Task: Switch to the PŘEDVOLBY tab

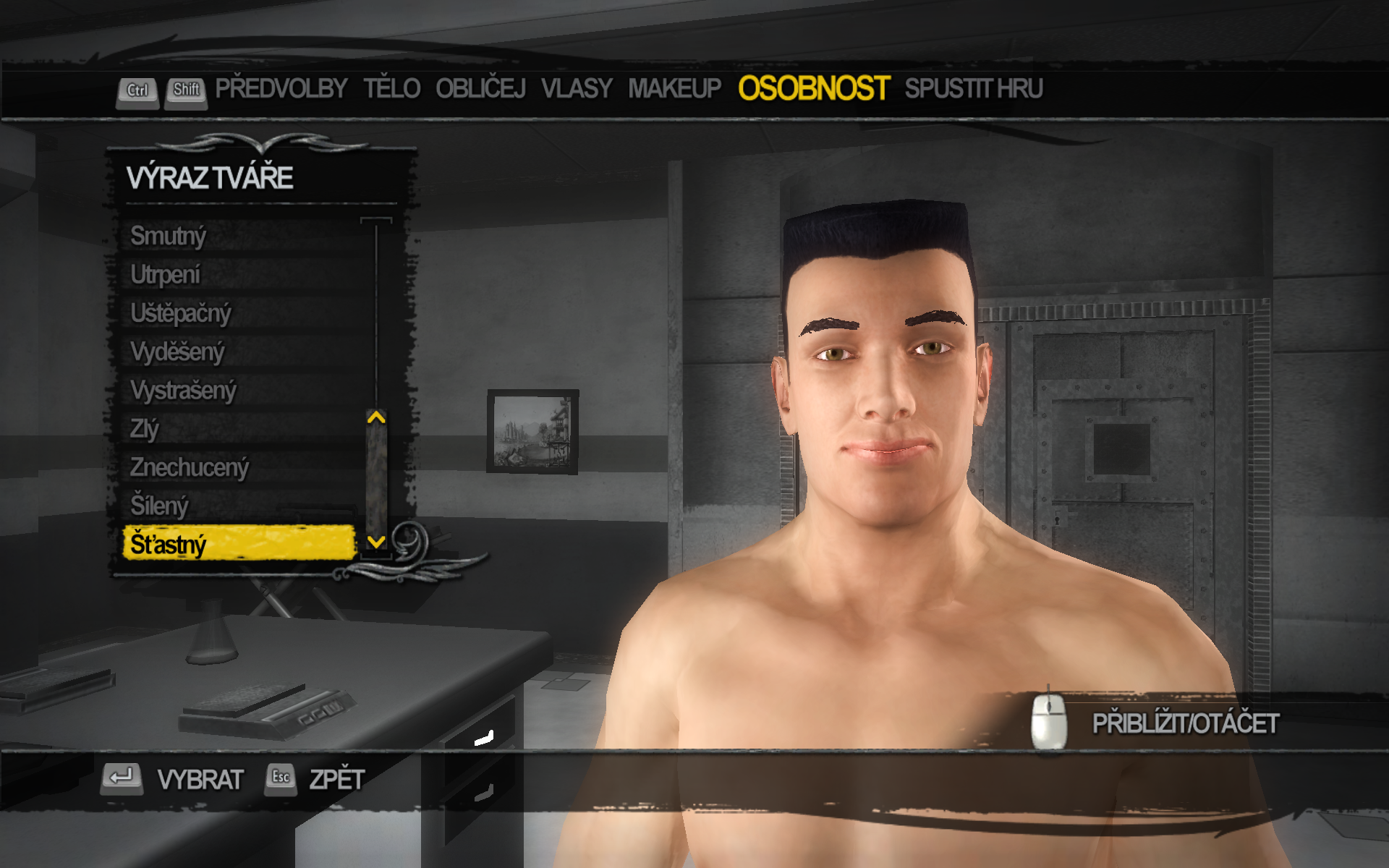Action: tap(281, 89)
